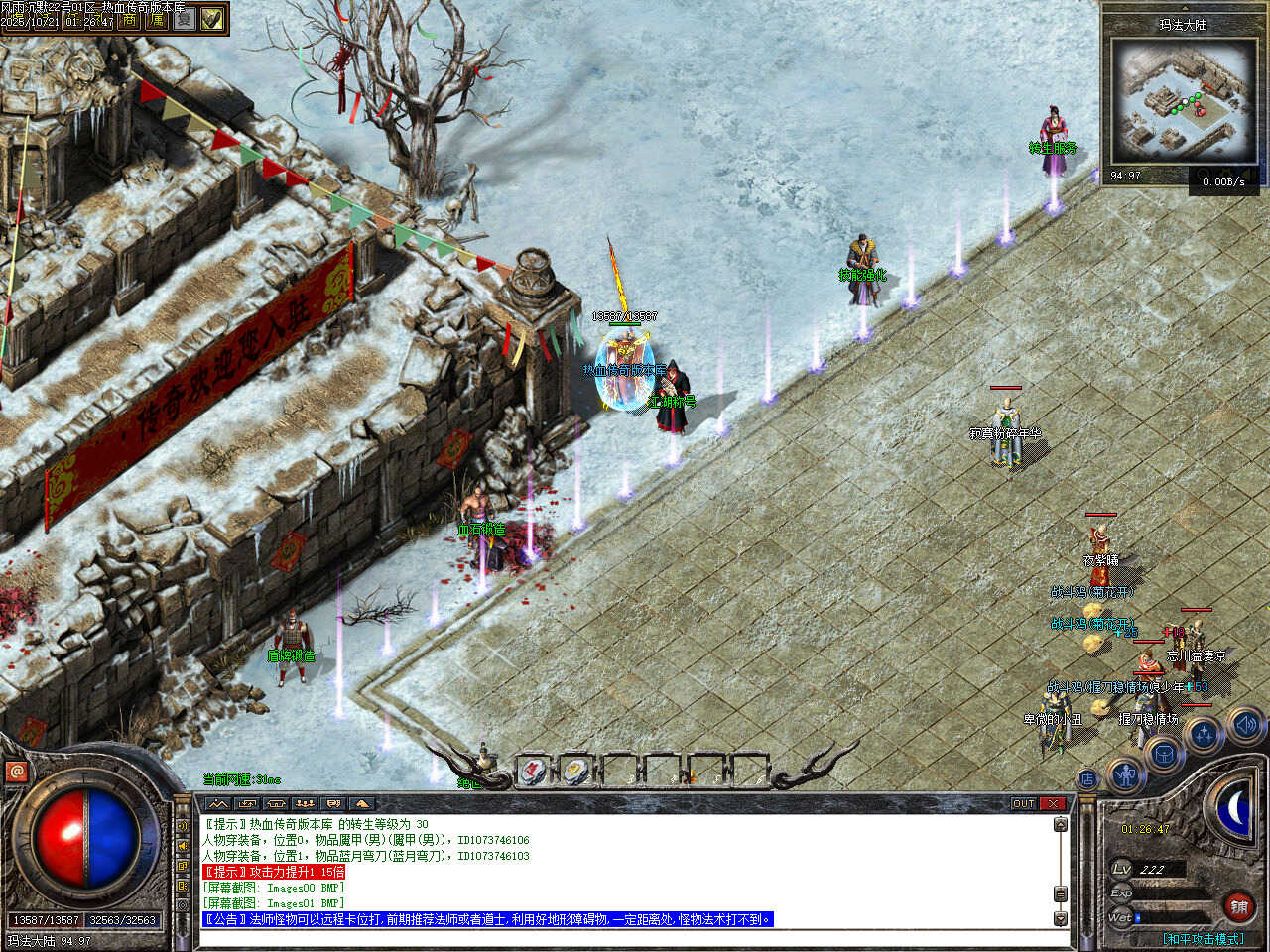Screen dimensions: 1270x952
Task: Close the game with red X button
Action: click(x=1052, y=803)
